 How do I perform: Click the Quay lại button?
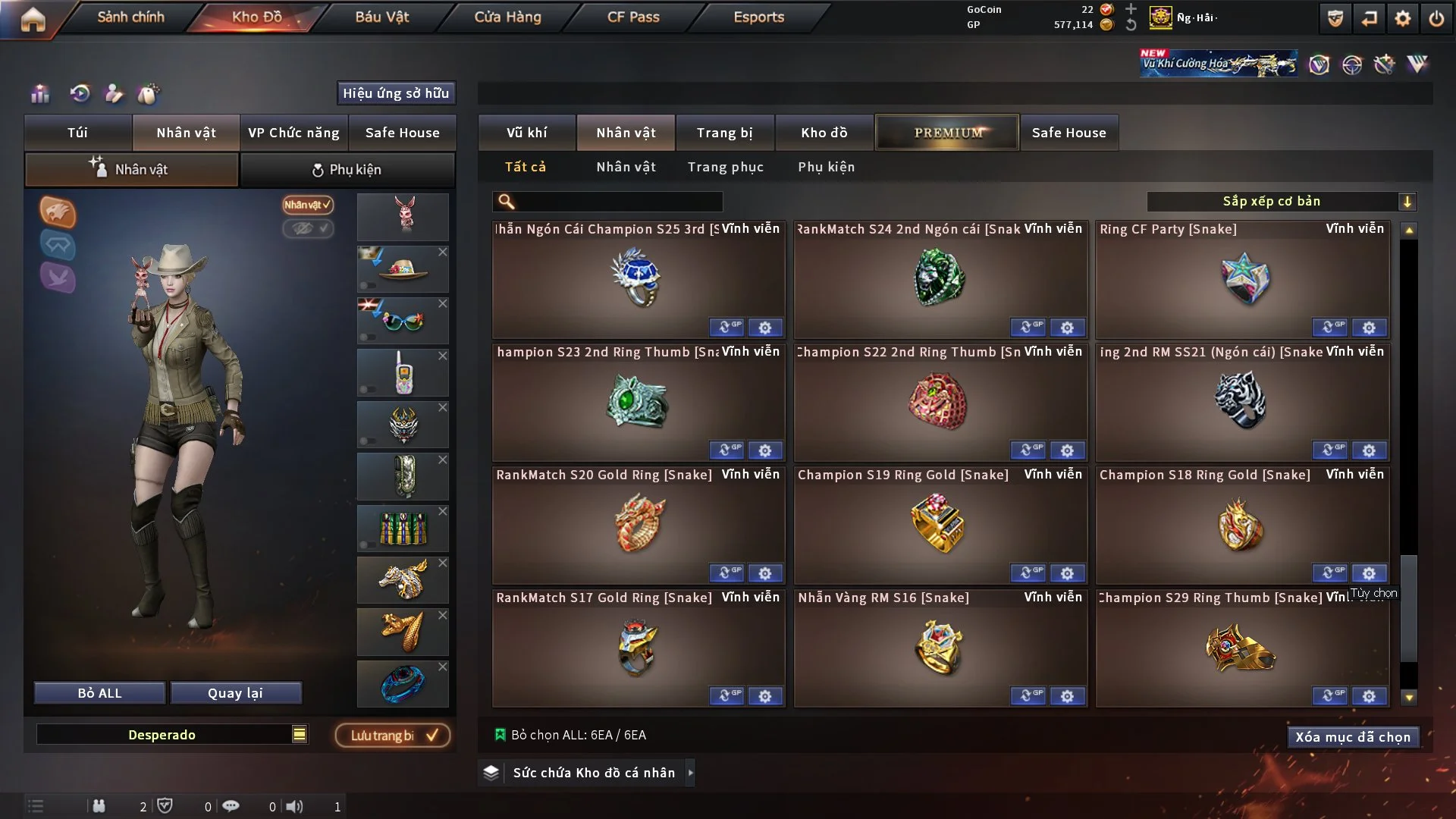tap(235, 693)
